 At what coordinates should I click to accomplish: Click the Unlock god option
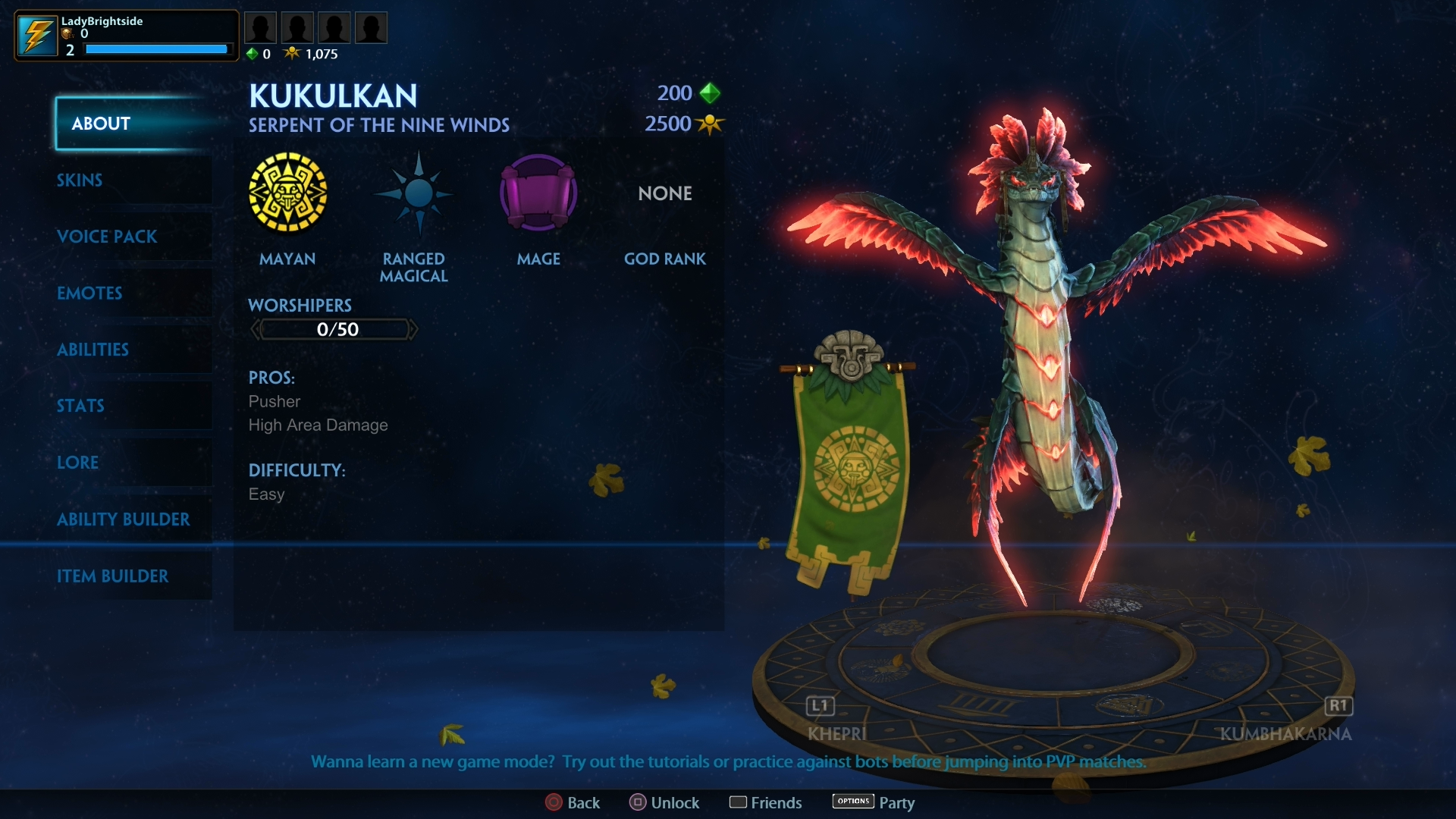click(x=664, y=802)
